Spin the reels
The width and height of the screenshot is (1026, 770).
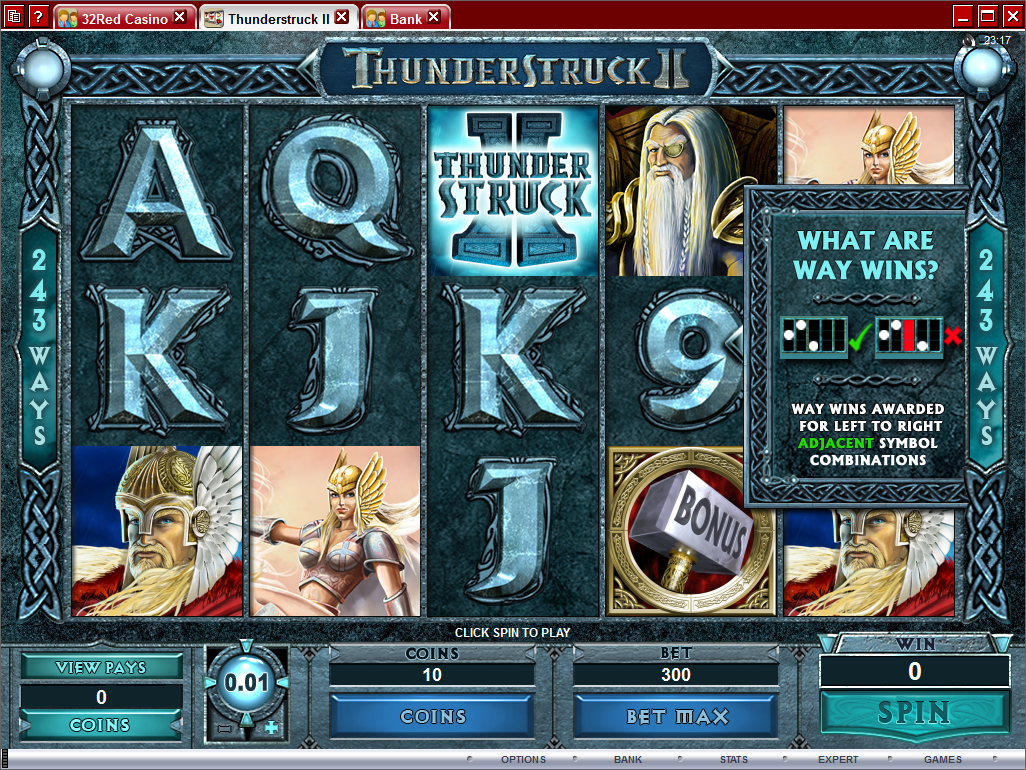(914, 713)
